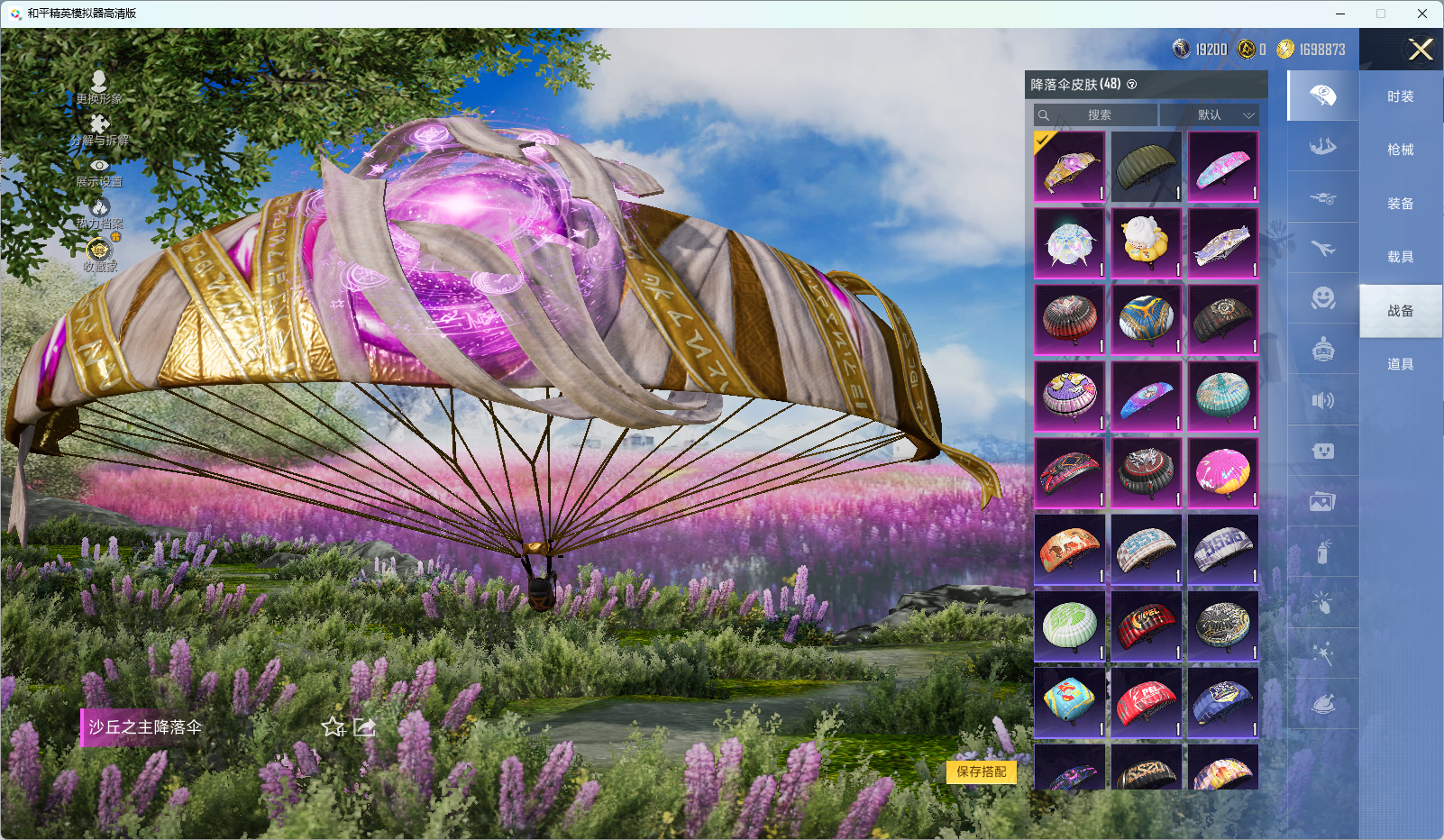Open the 道具 items tab
This screenshot has height=840, width=1444.
1400,364
